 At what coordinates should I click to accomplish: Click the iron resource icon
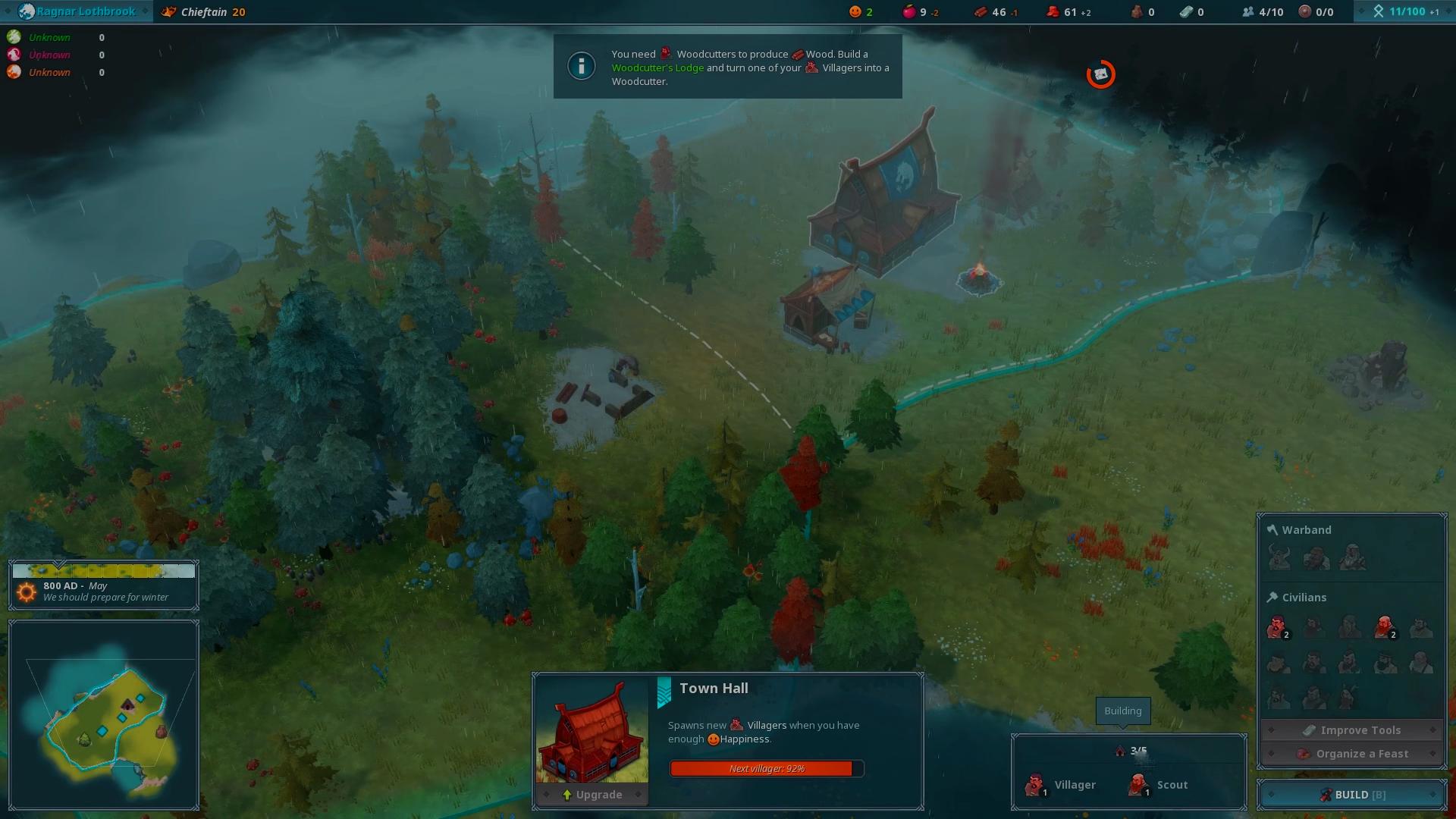(1186, 11)
